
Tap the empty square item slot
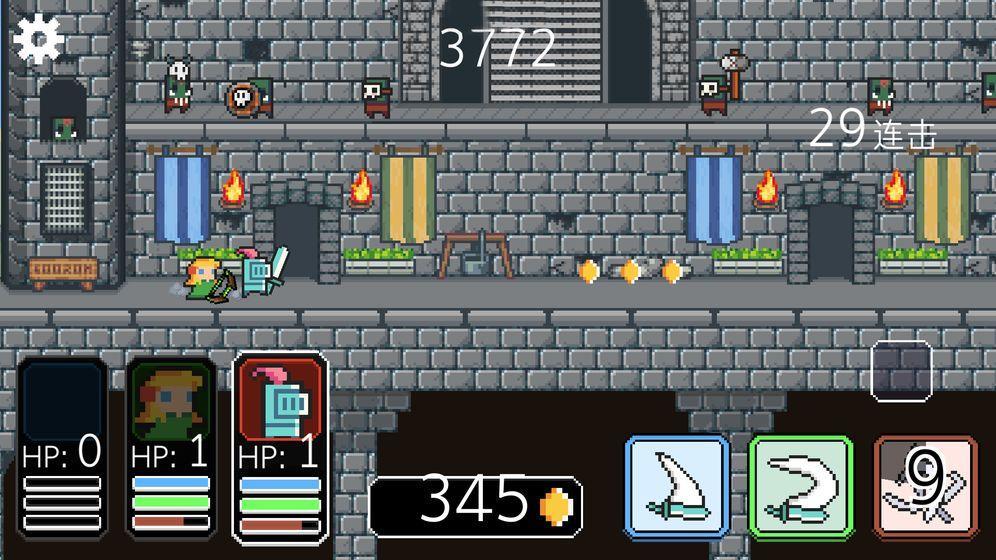tap(901, 371)
